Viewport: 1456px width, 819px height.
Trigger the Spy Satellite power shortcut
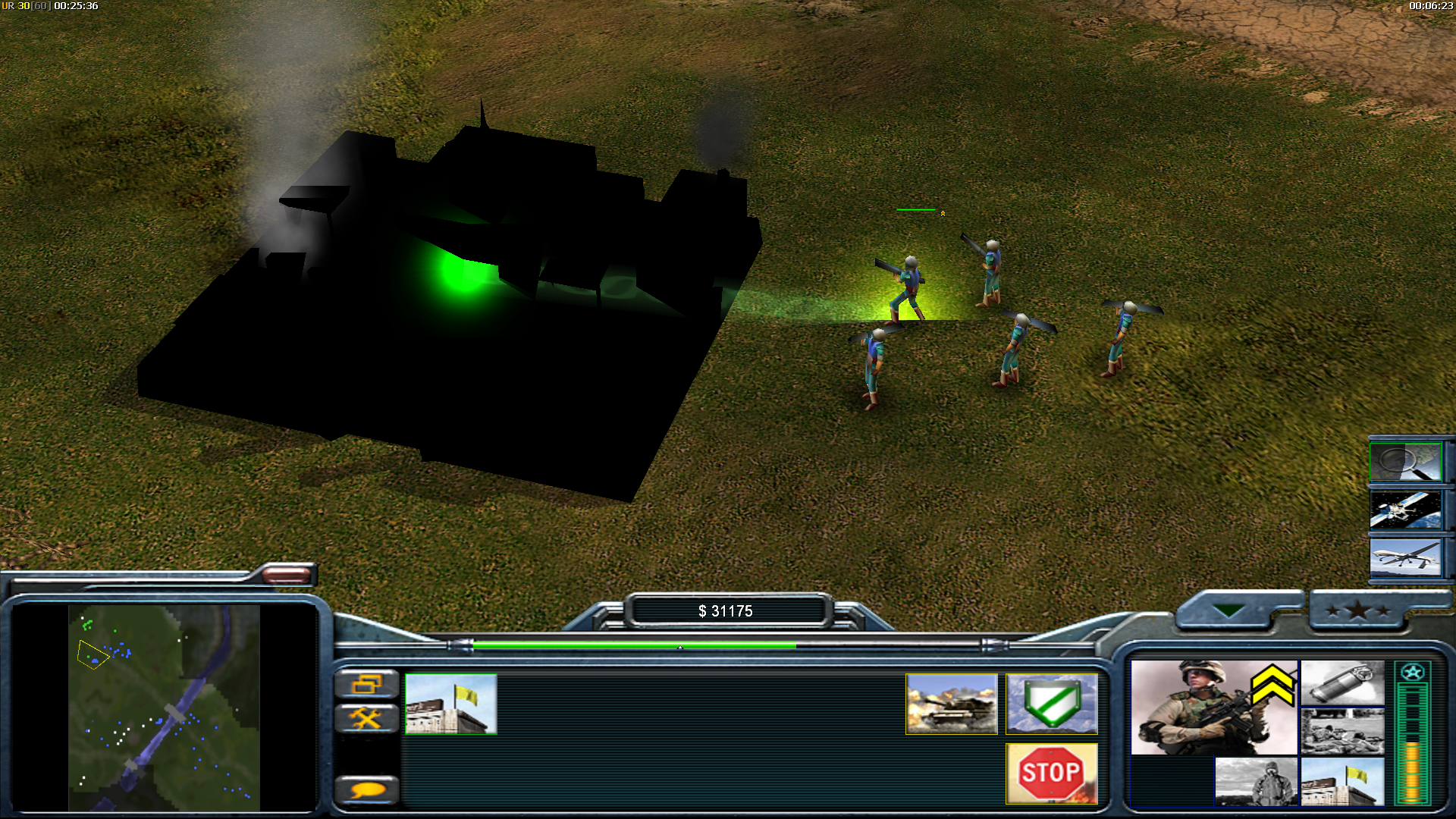[x=1406, y=510]
